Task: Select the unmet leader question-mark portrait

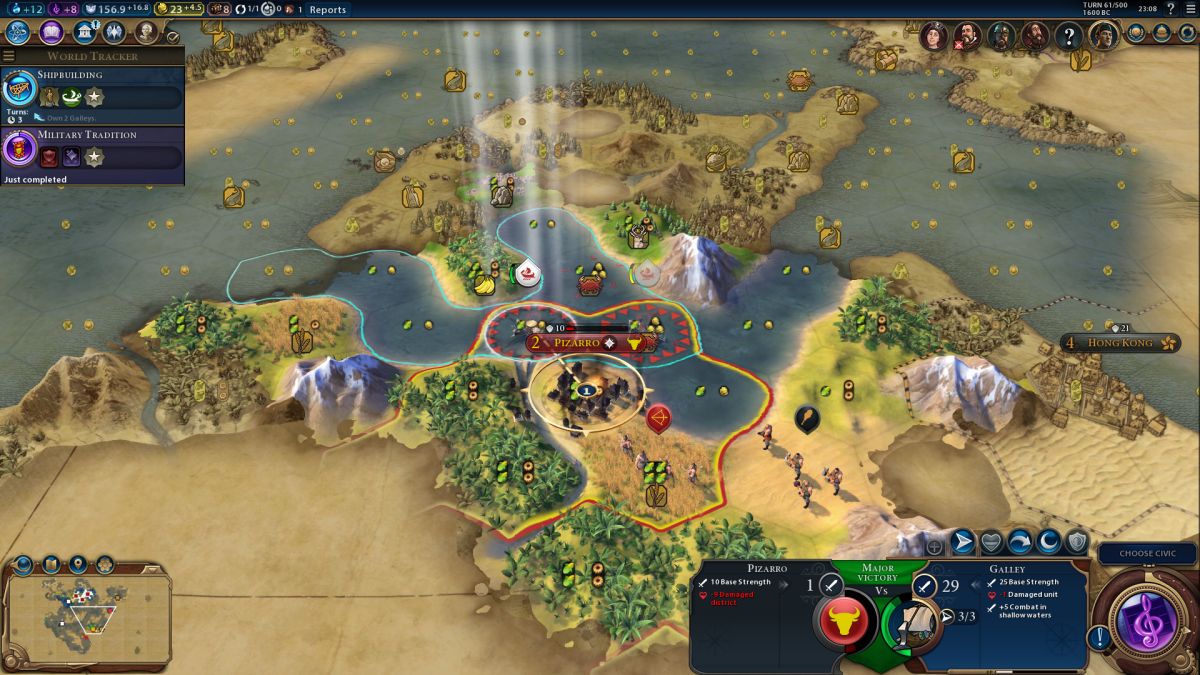Action: click(x=1069, y=37)
